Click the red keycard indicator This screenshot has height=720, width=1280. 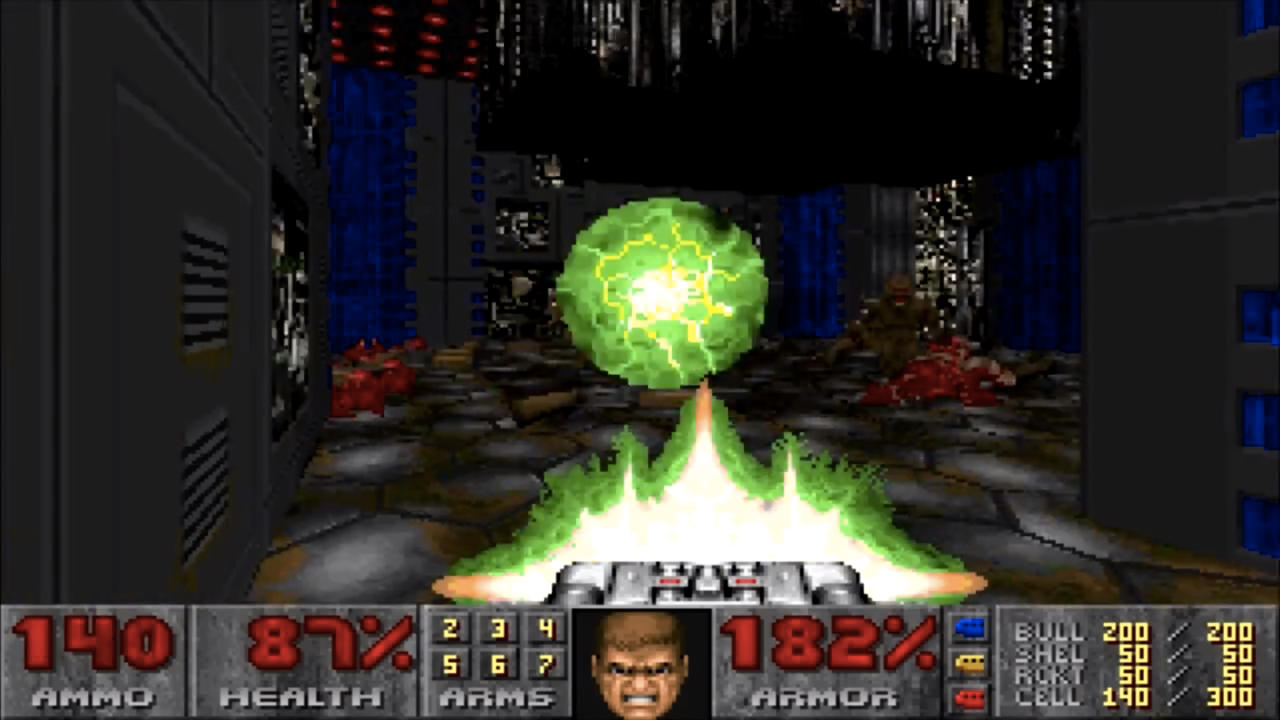[x=970, y=695]
